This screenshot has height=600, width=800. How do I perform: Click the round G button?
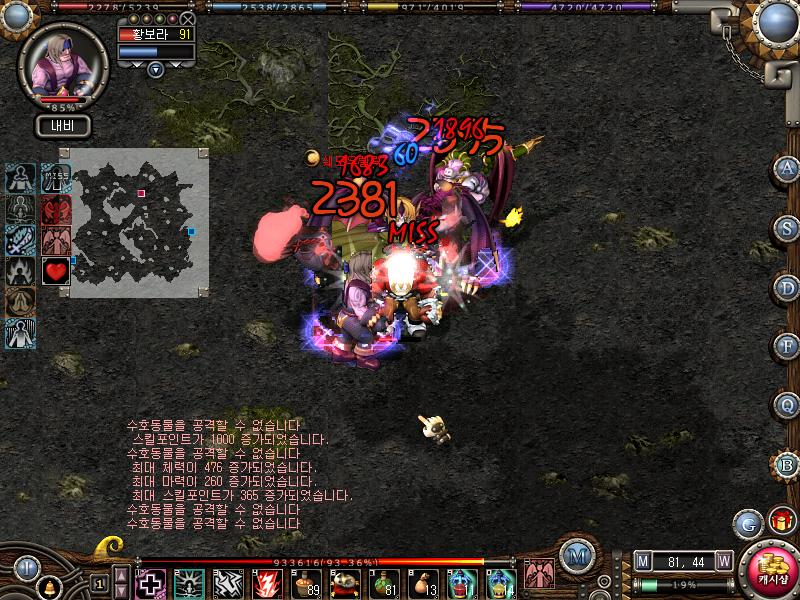point(748,522)
